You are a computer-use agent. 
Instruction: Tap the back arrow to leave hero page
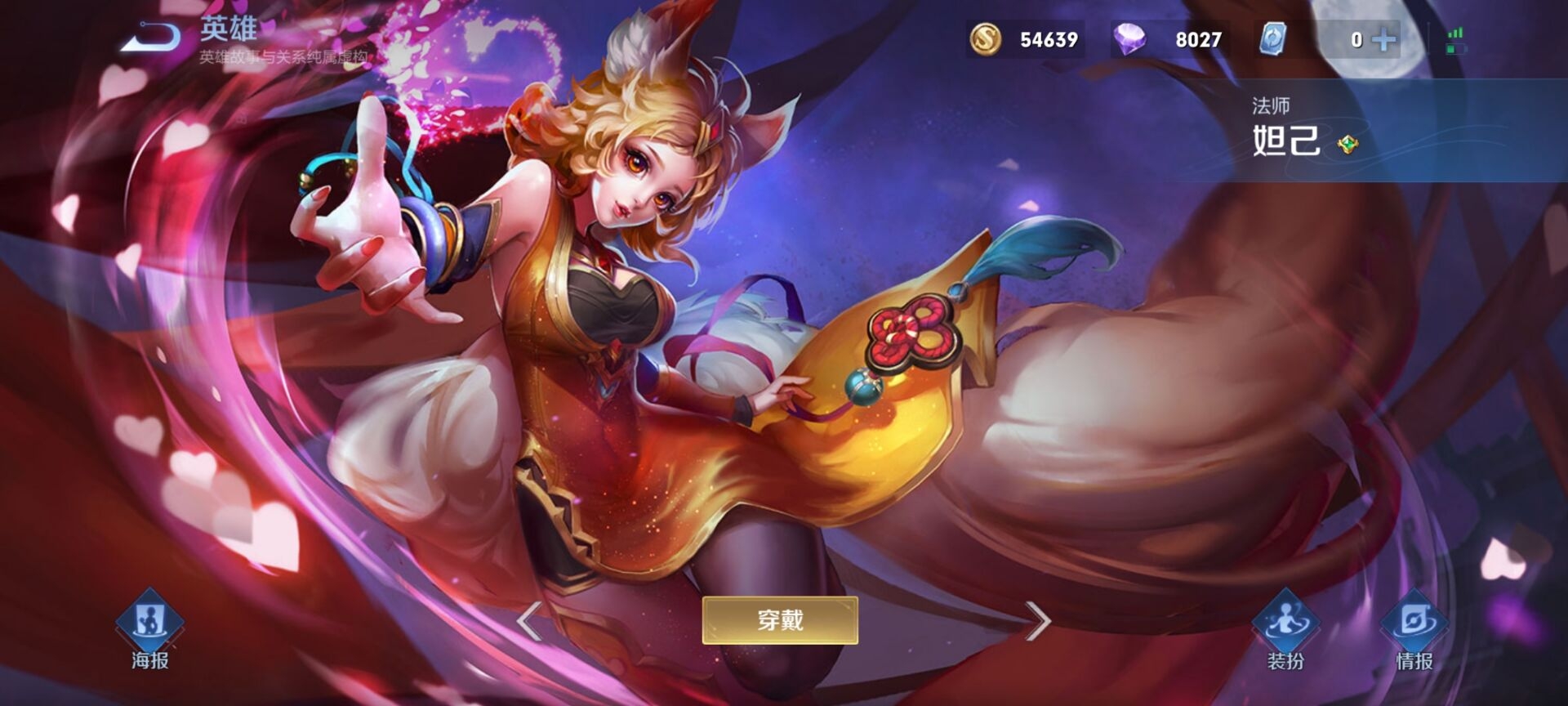[147, 34]
